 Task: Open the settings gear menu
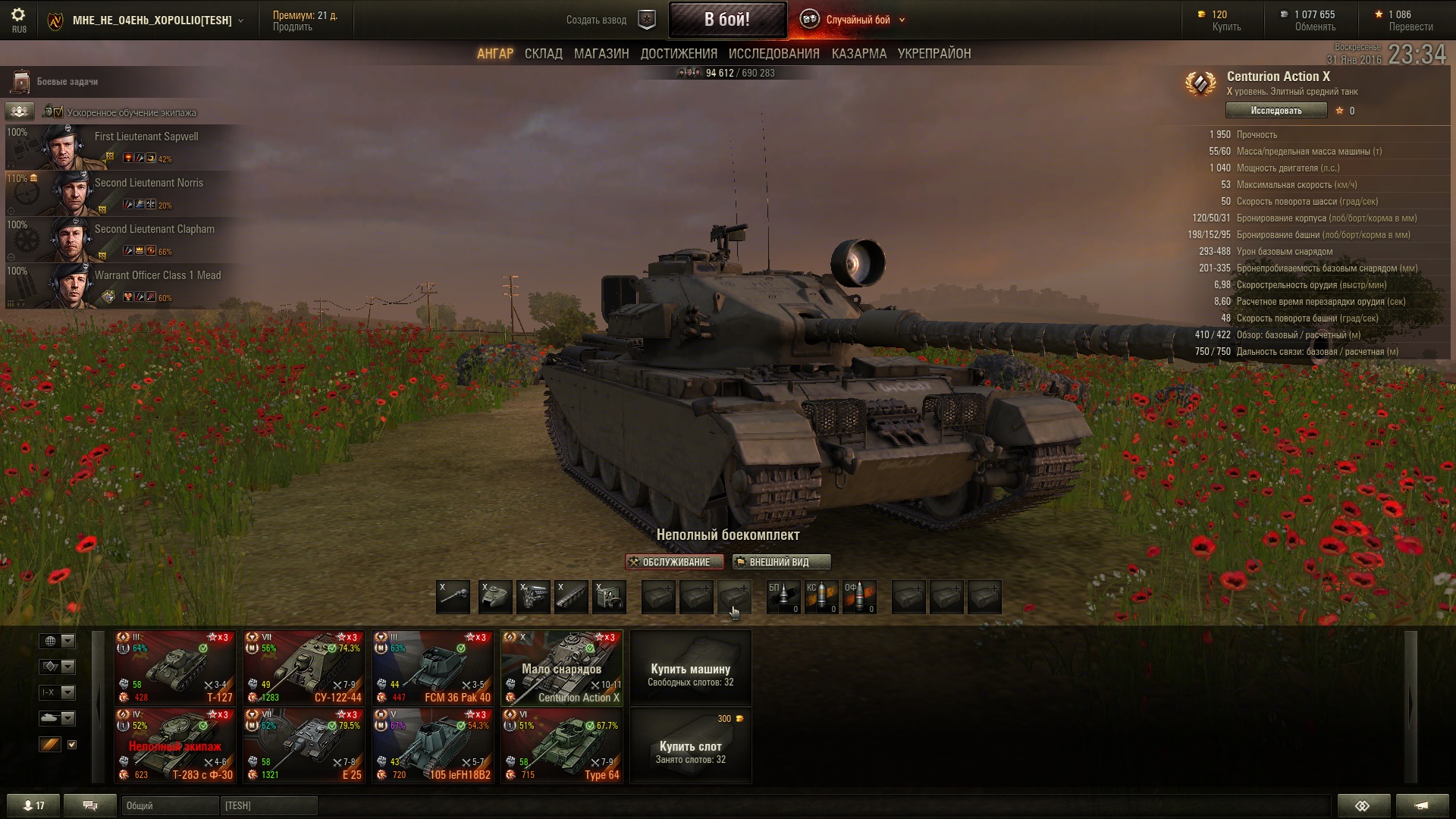point(18,15)
